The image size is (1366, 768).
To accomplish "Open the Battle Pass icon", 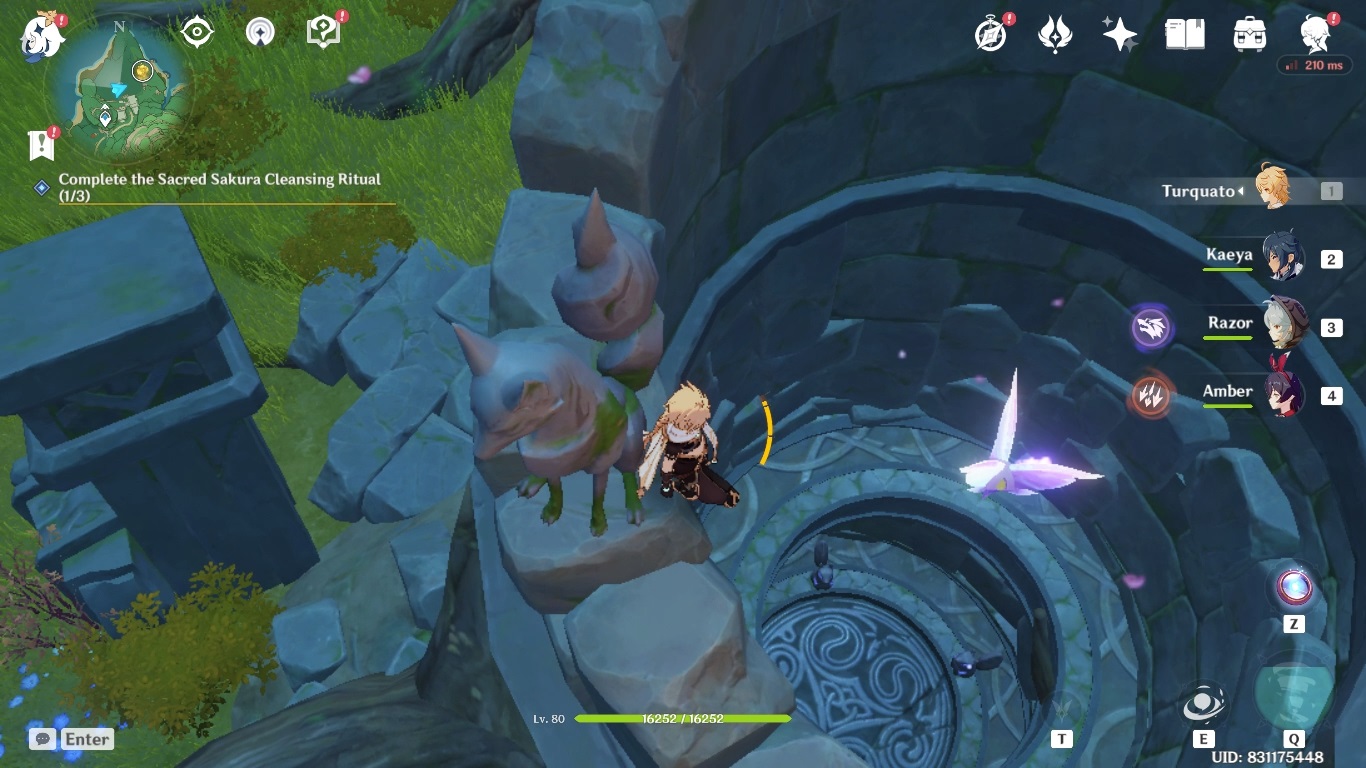I will (x=1055, y=35).
